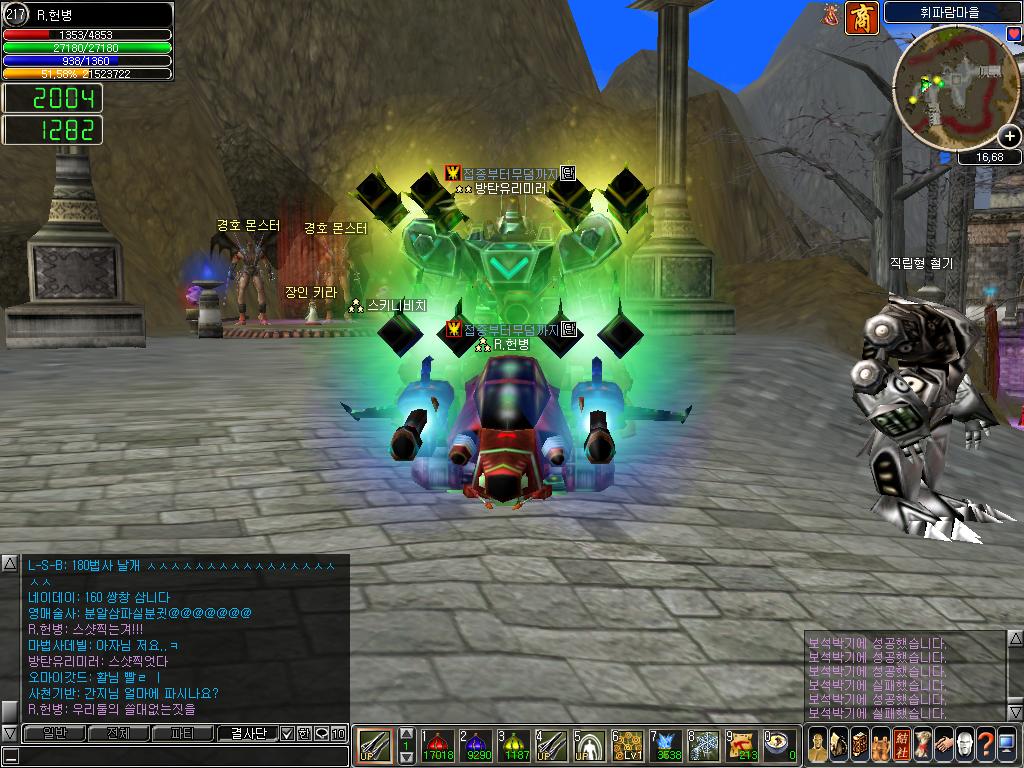Use the snowflake item in slot 8
1024x768 pixels.
tap(705, 746)
